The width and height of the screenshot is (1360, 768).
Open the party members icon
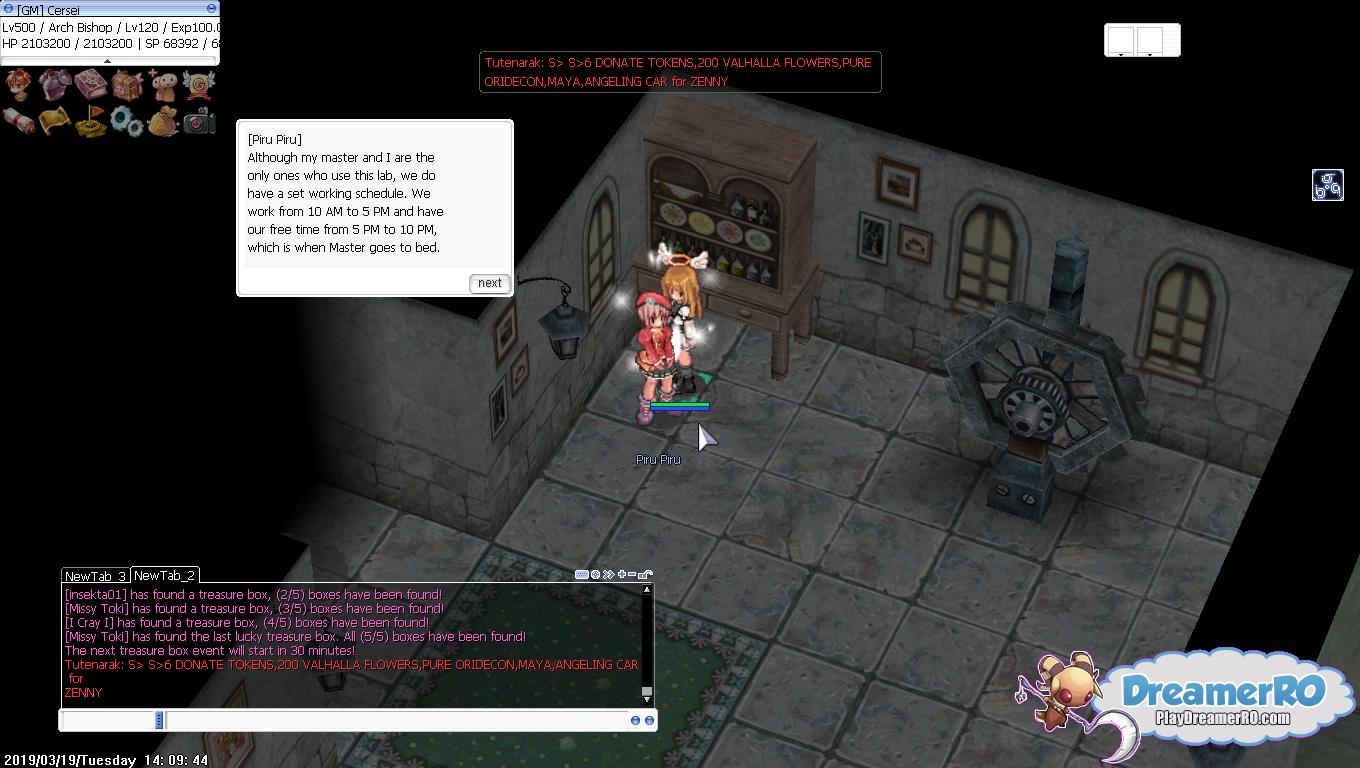pyautogui.click(x=163, y=85)
